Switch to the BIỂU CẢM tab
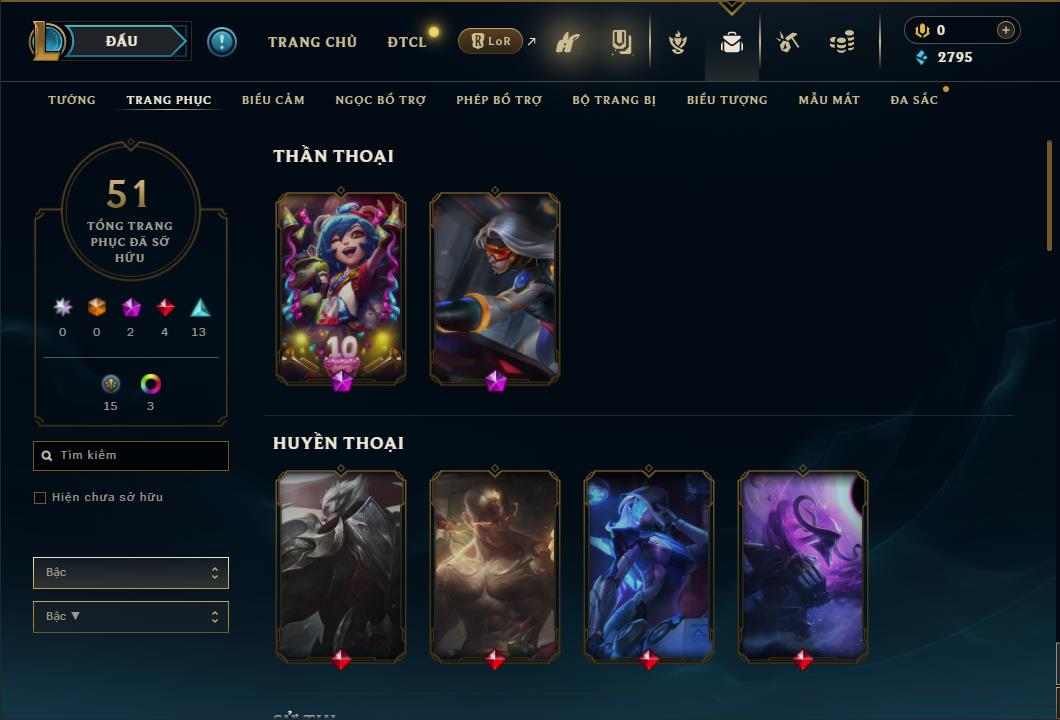This screenshot has height=720, width=1060. tap(273, 100)
